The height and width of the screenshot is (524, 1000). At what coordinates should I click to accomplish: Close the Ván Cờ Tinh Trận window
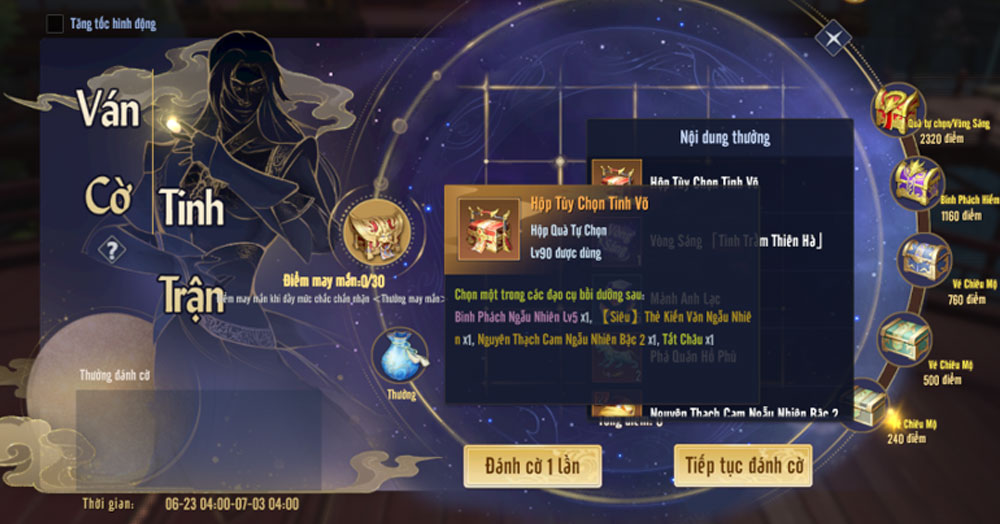tap(833, 40)
